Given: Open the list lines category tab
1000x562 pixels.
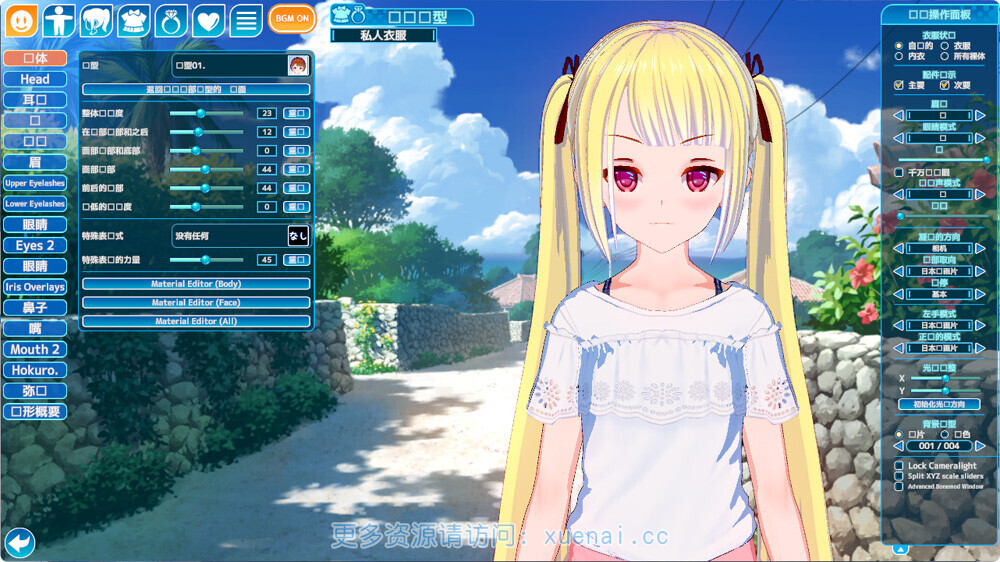Looking at the screenshot, I should (246, 20).
